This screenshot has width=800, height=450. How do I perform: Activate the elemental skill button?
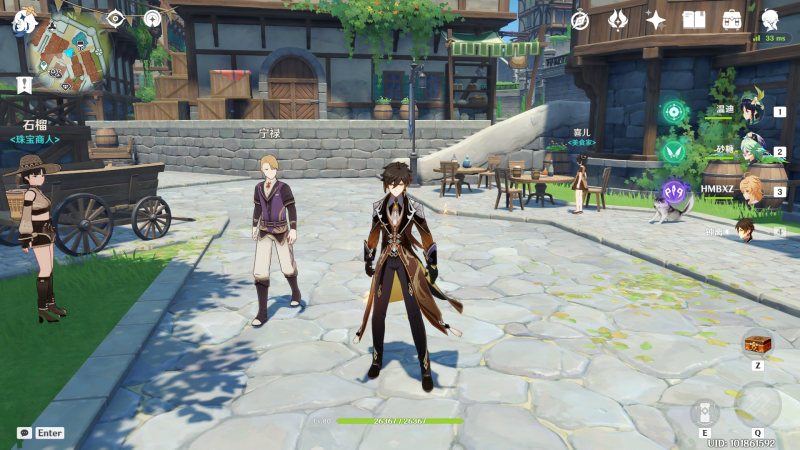(x=704, y=413)
